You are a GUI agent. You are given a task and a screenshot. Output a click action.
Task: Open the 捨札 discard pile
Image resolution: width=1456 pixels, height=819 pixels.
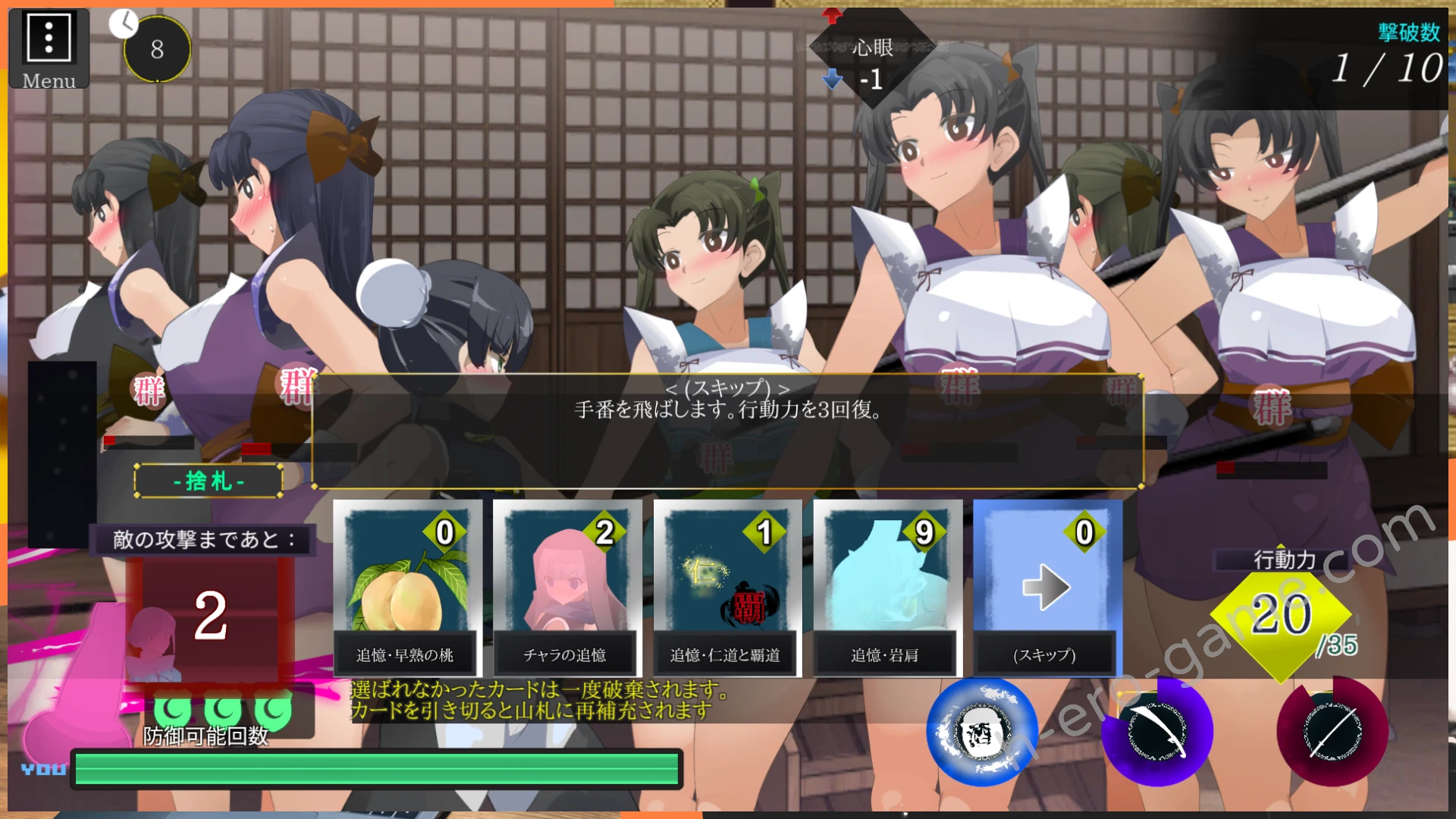[x=209, y=481]
